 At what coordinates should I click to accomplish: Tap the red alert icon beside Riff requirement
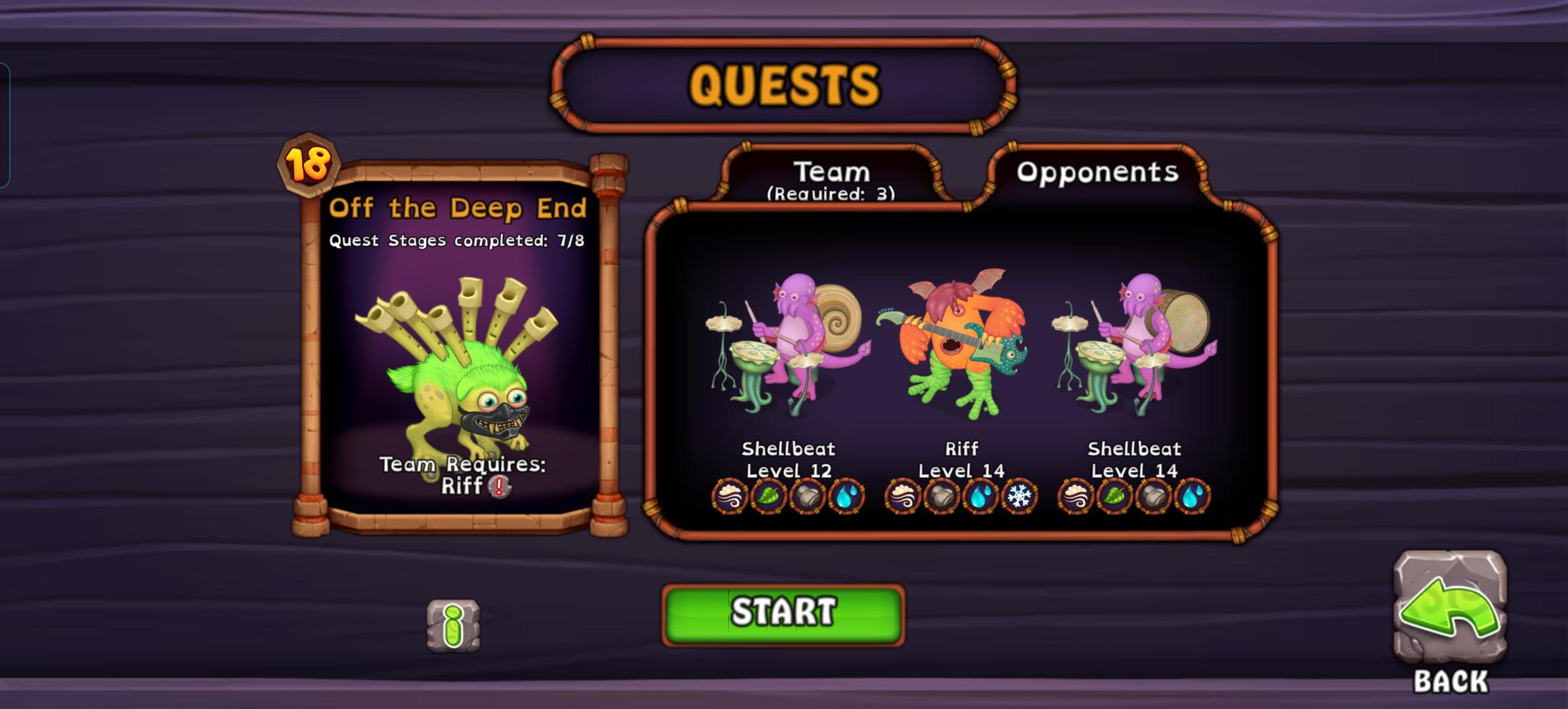coord(500,486)
